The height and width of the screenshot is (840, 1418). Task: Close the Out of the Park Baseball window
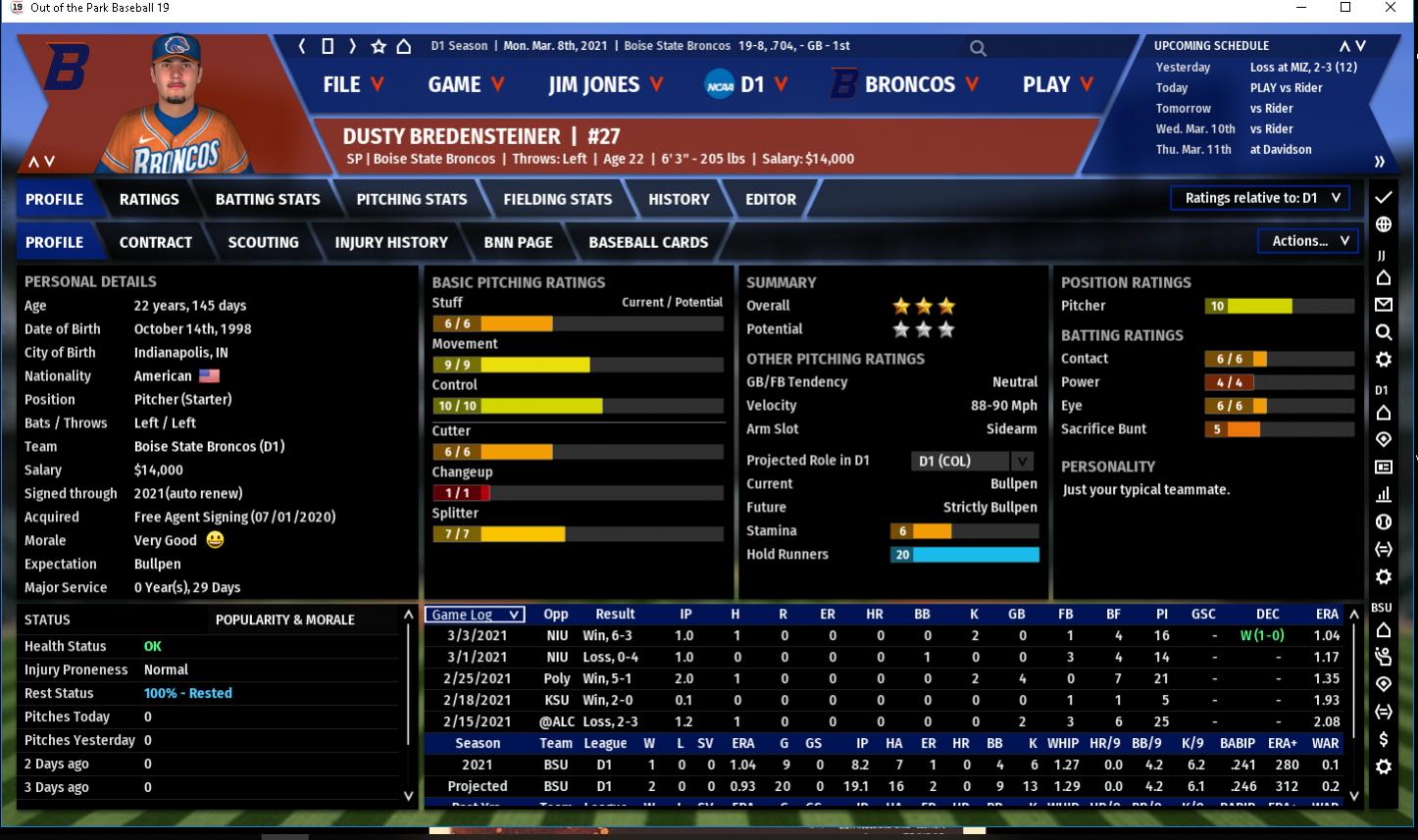click(1391, 8)
